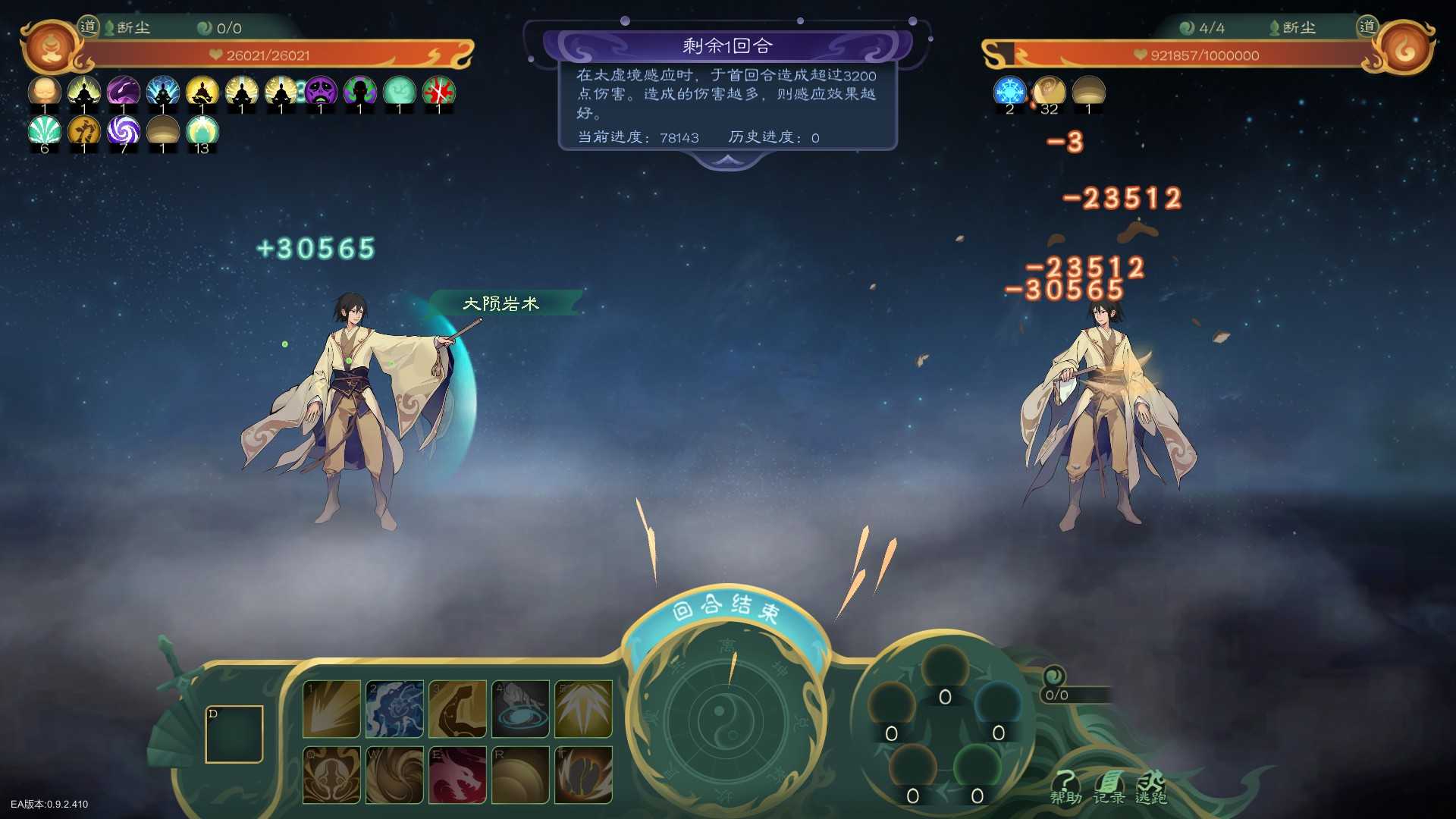This screenshot has height=819, width=1456.
Task: Click the 逃跑 flee icon
Action: tap(1150, 786)
